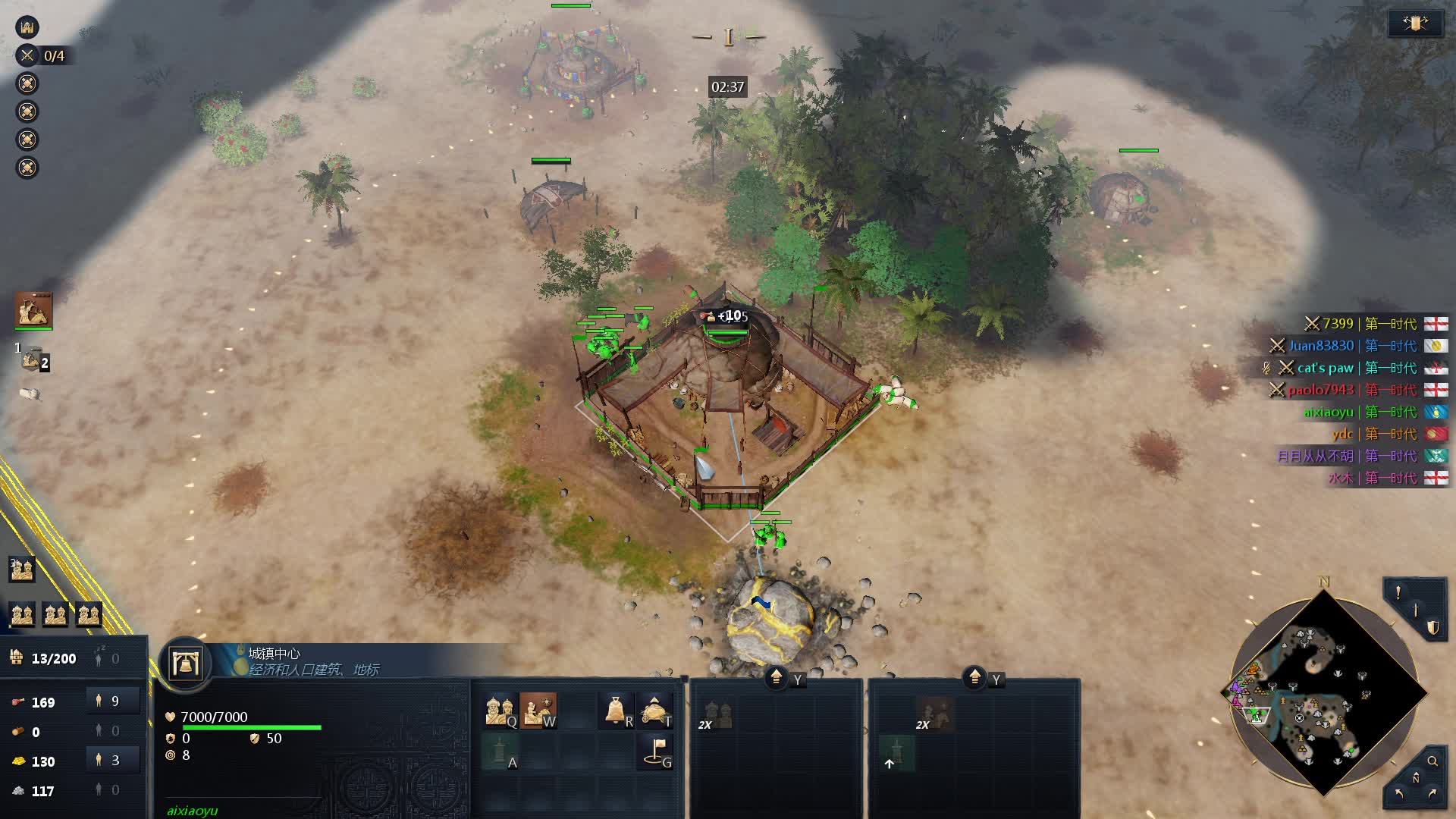Rotate the camera with the left arrow button

(1398, 794)
